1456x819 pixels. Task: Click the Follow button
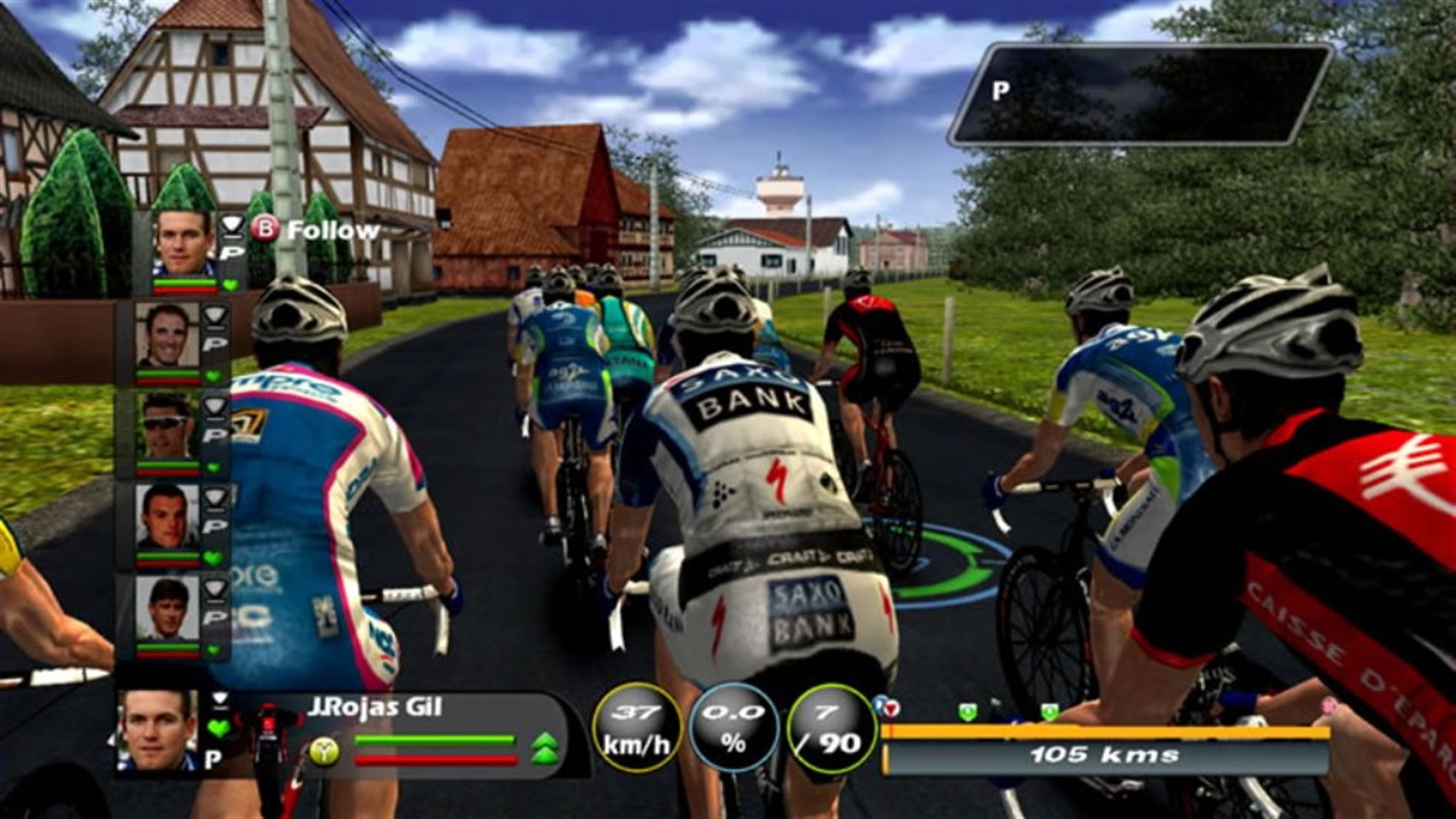[330, 231]
